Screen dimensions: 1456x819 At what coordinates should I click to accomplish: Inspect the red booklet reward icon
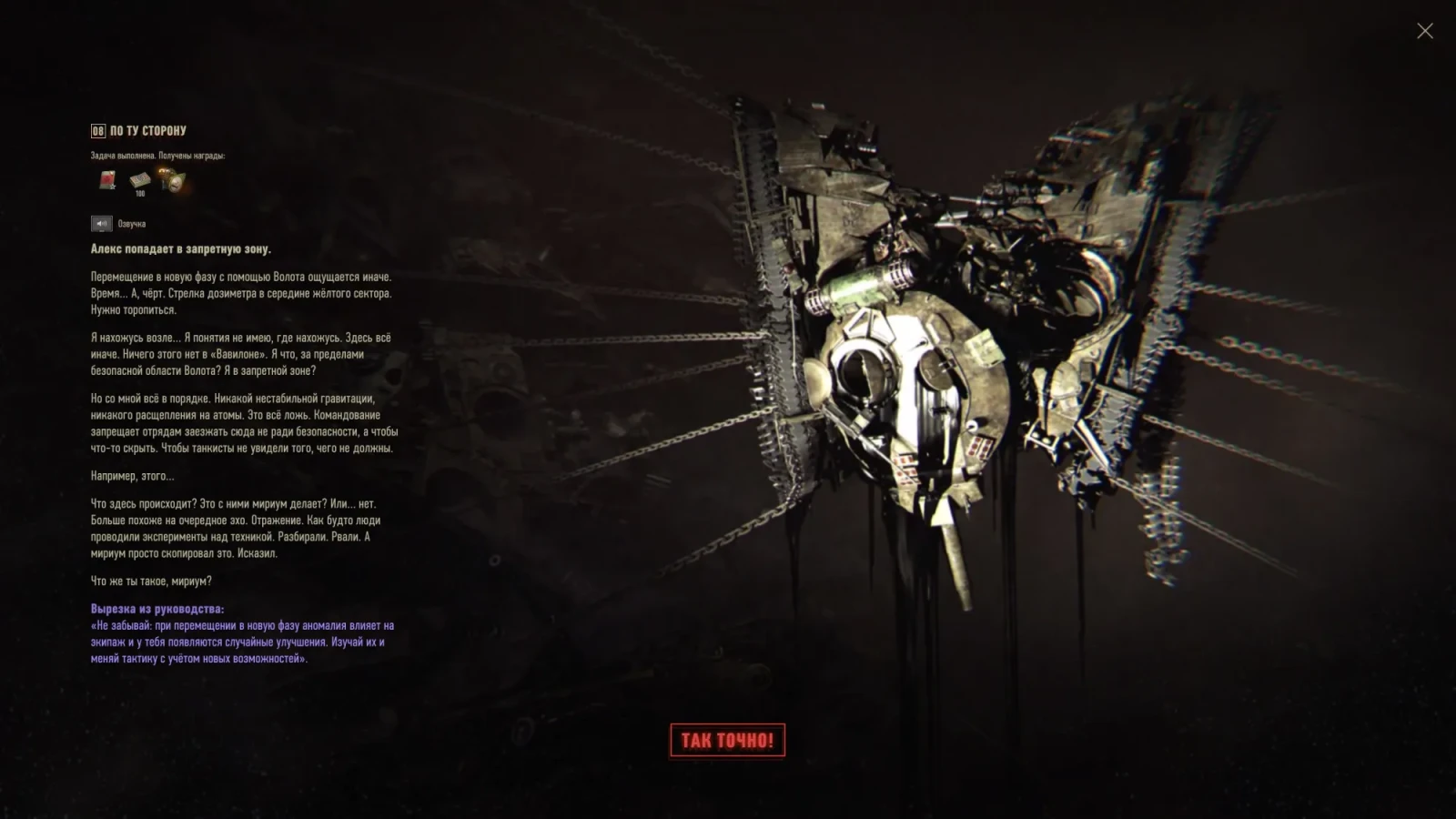(x=107, y=180)
